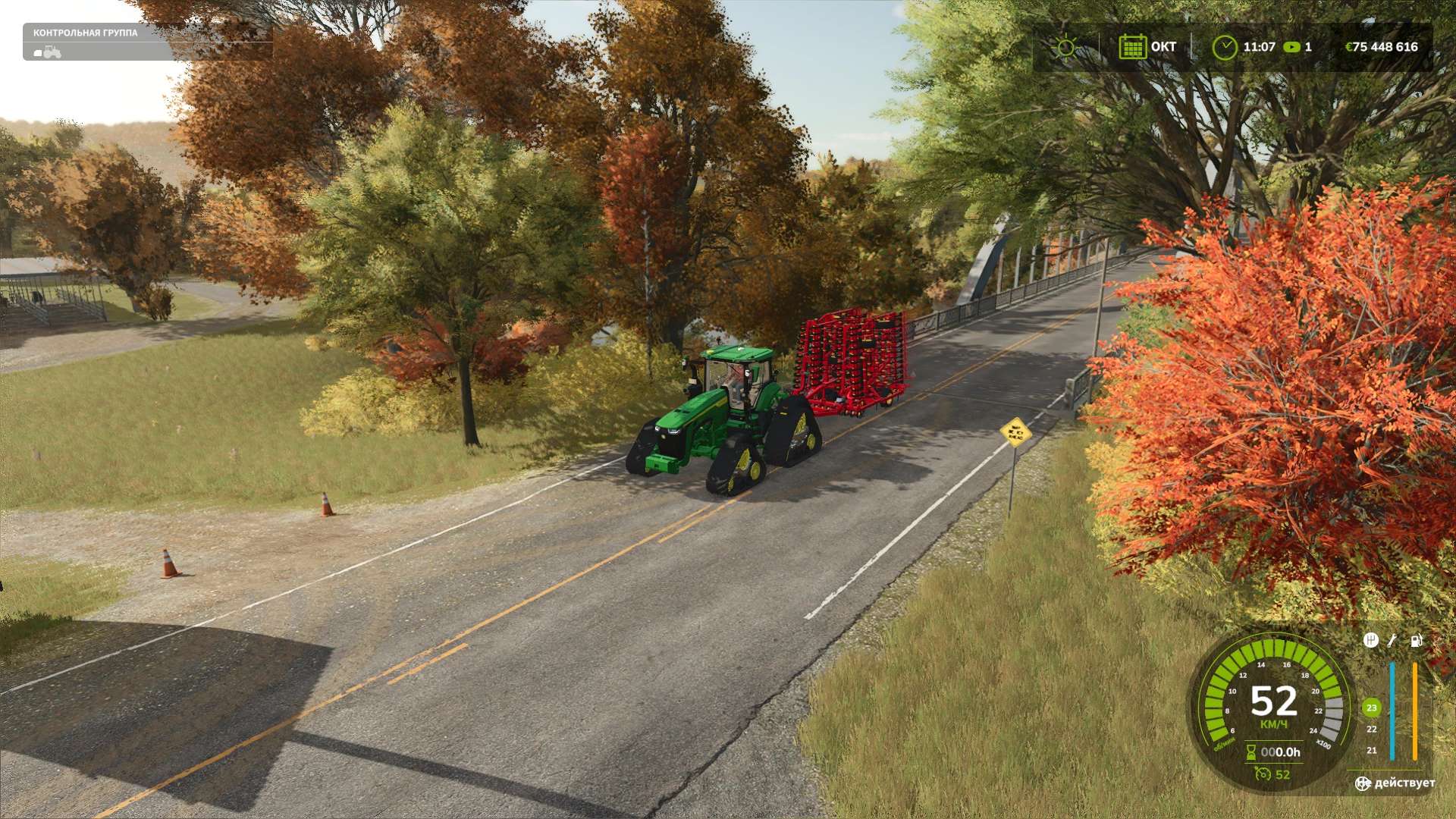
Task: Click the fuel pump icon
Action: click(x=1416, y=641)
